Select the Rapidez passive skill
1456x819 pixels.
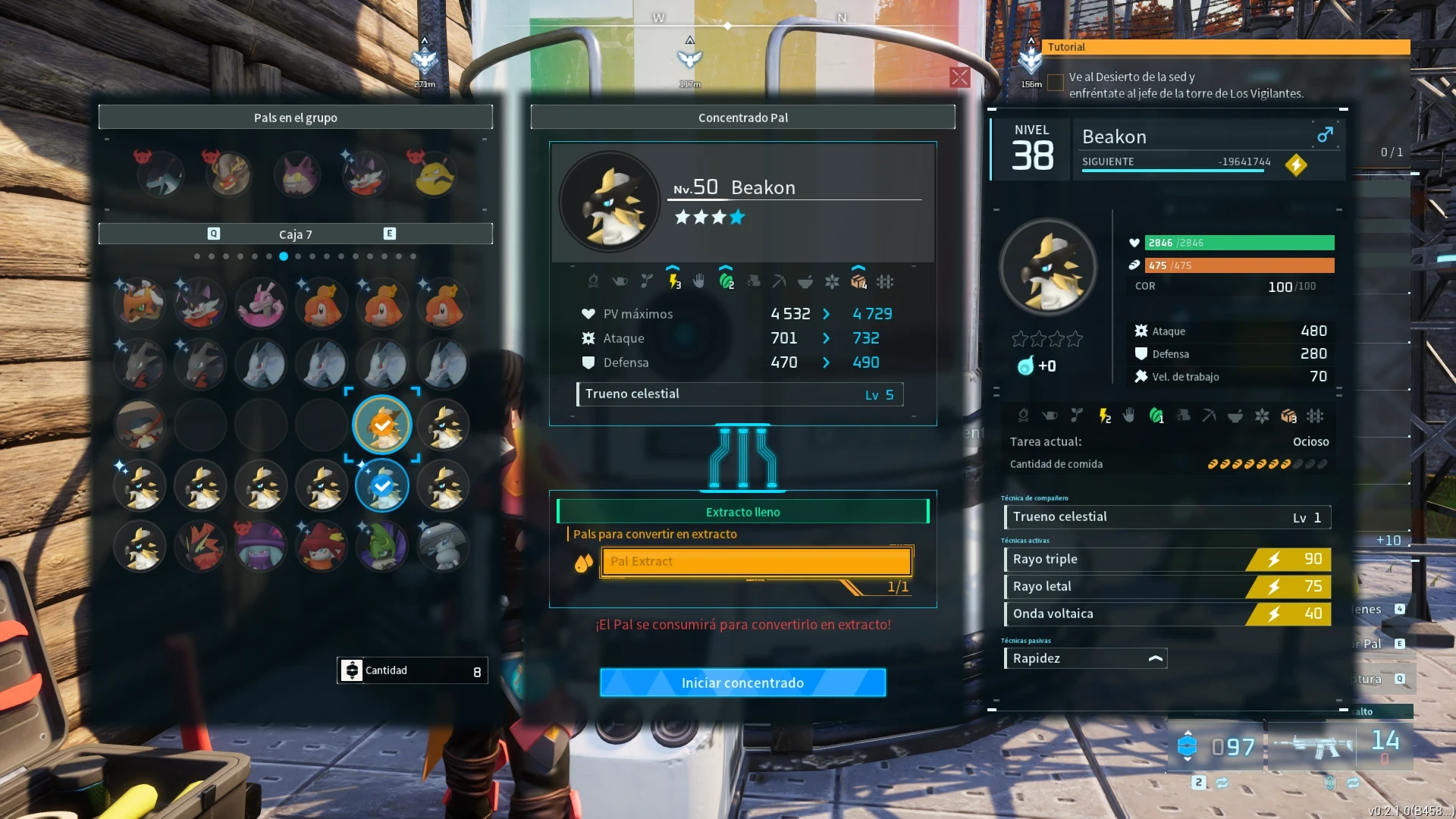[1084, 659]
